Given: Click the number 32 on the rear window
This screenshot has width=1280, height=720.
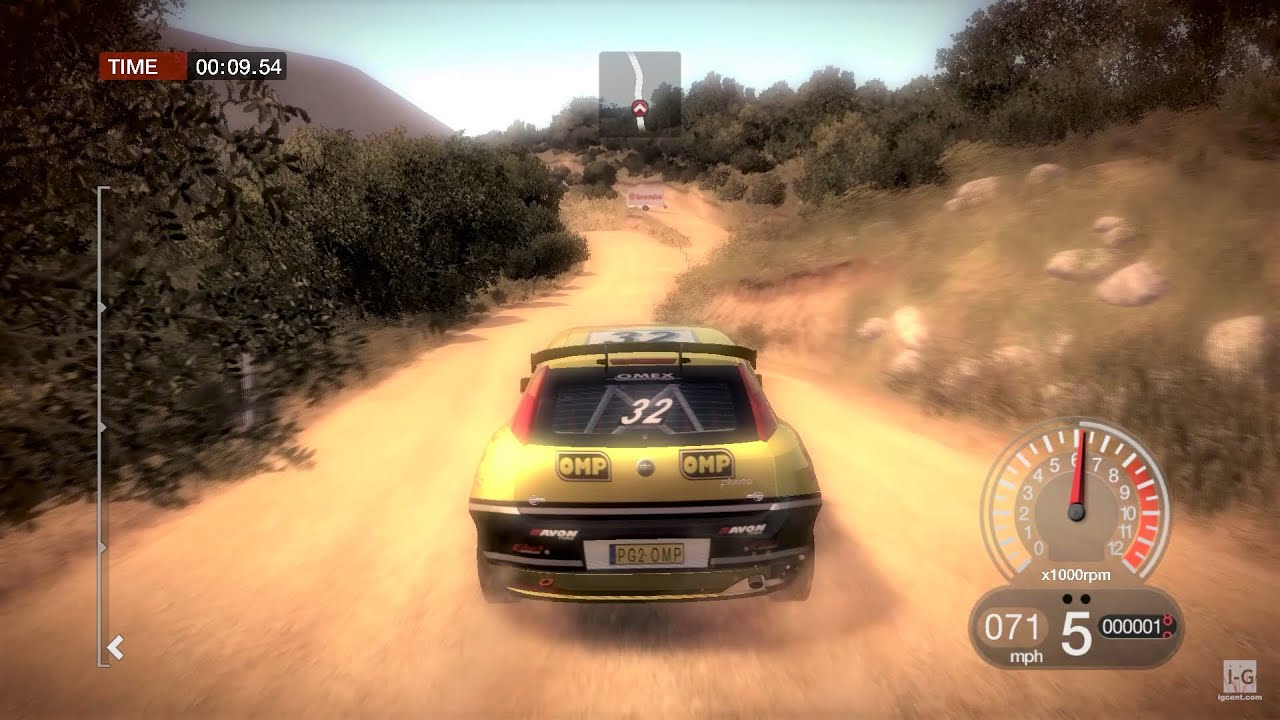Looking at the screenshot, I should click(647, 410).
